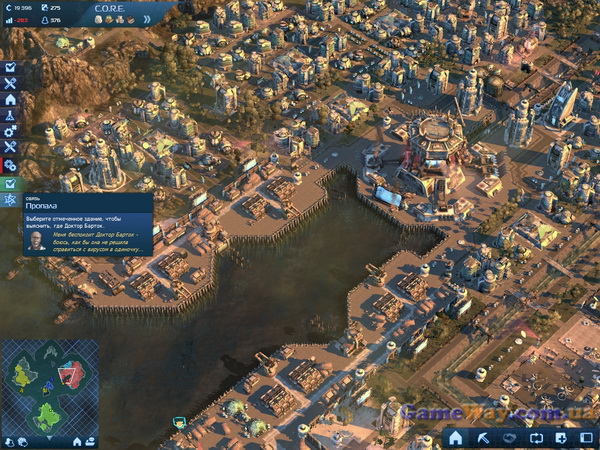
Task: Open the laboratory flask sidebar icon
Action: point(10,116)
